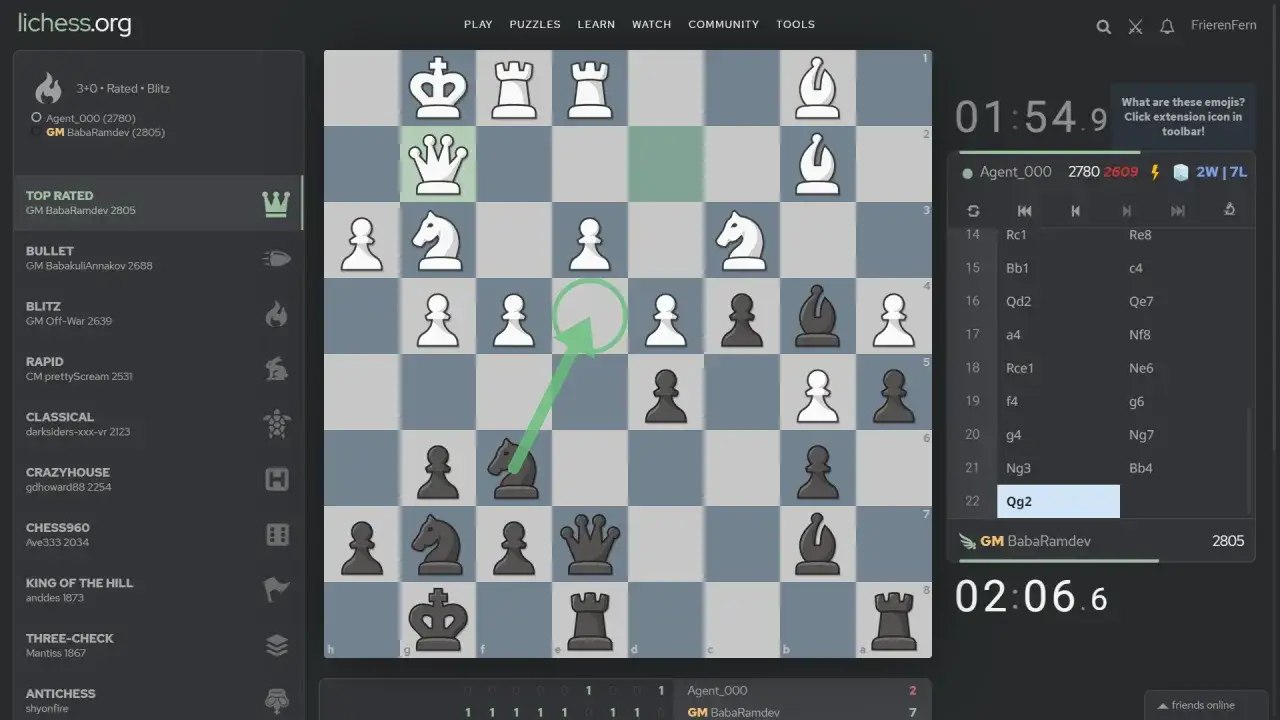Click the Chess960 dice icon
Image resolution: width=1280 pixels, height=720 pixels.
tap(277, 534)
